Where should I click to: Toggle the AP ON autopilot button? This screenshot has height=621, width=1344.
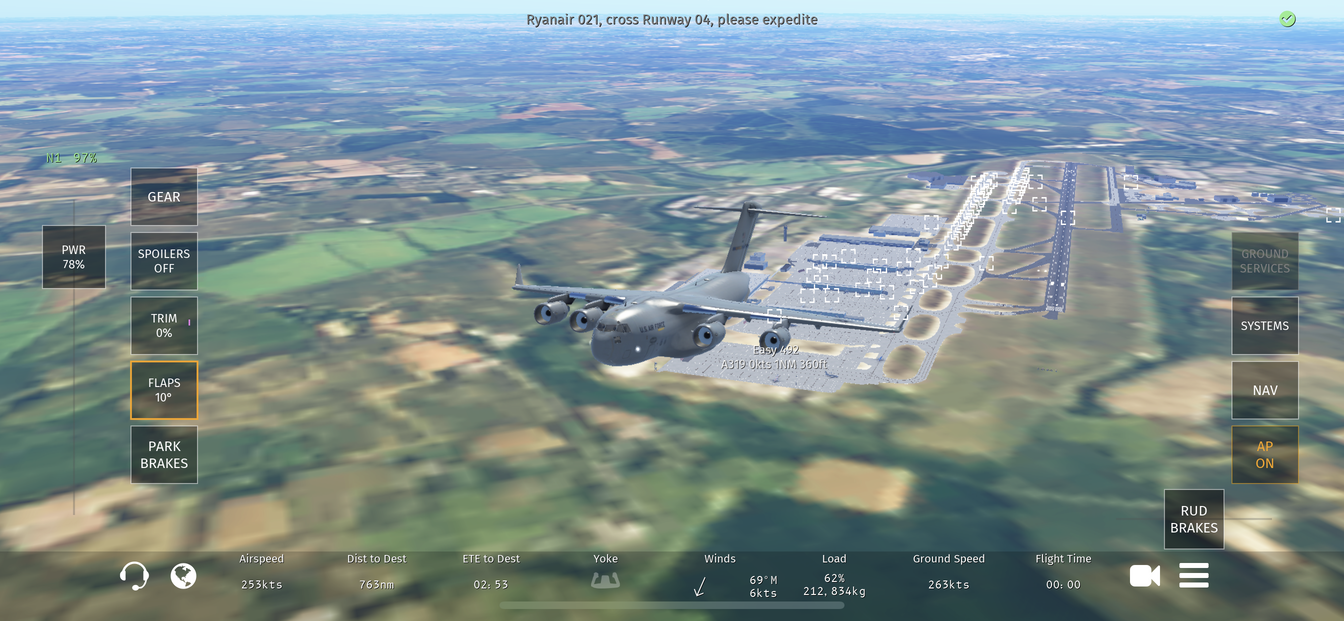1265,455
